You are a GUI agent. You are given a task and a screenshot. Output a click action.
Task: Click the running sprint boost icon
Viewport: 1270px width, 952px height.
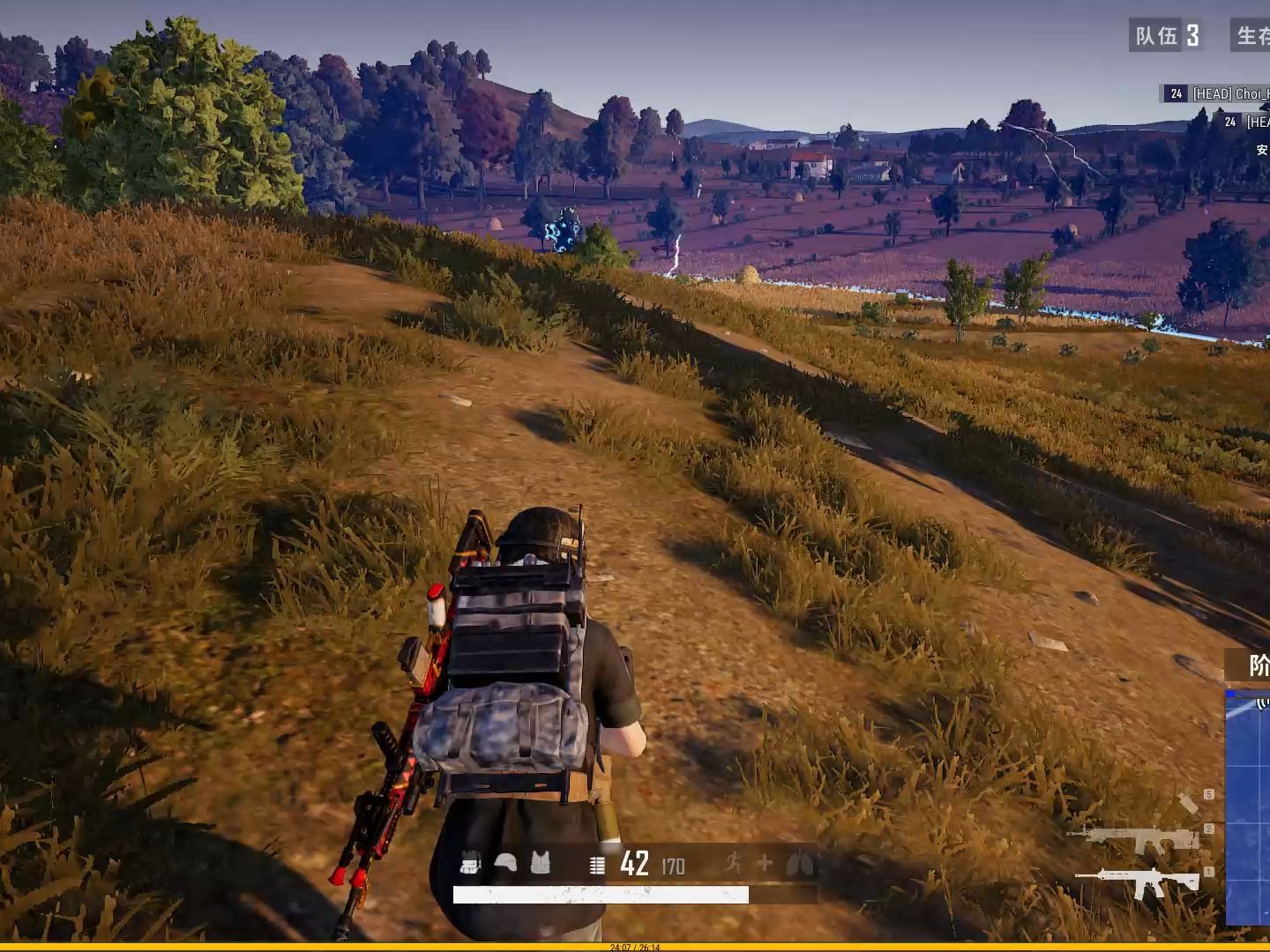(733, 863)
